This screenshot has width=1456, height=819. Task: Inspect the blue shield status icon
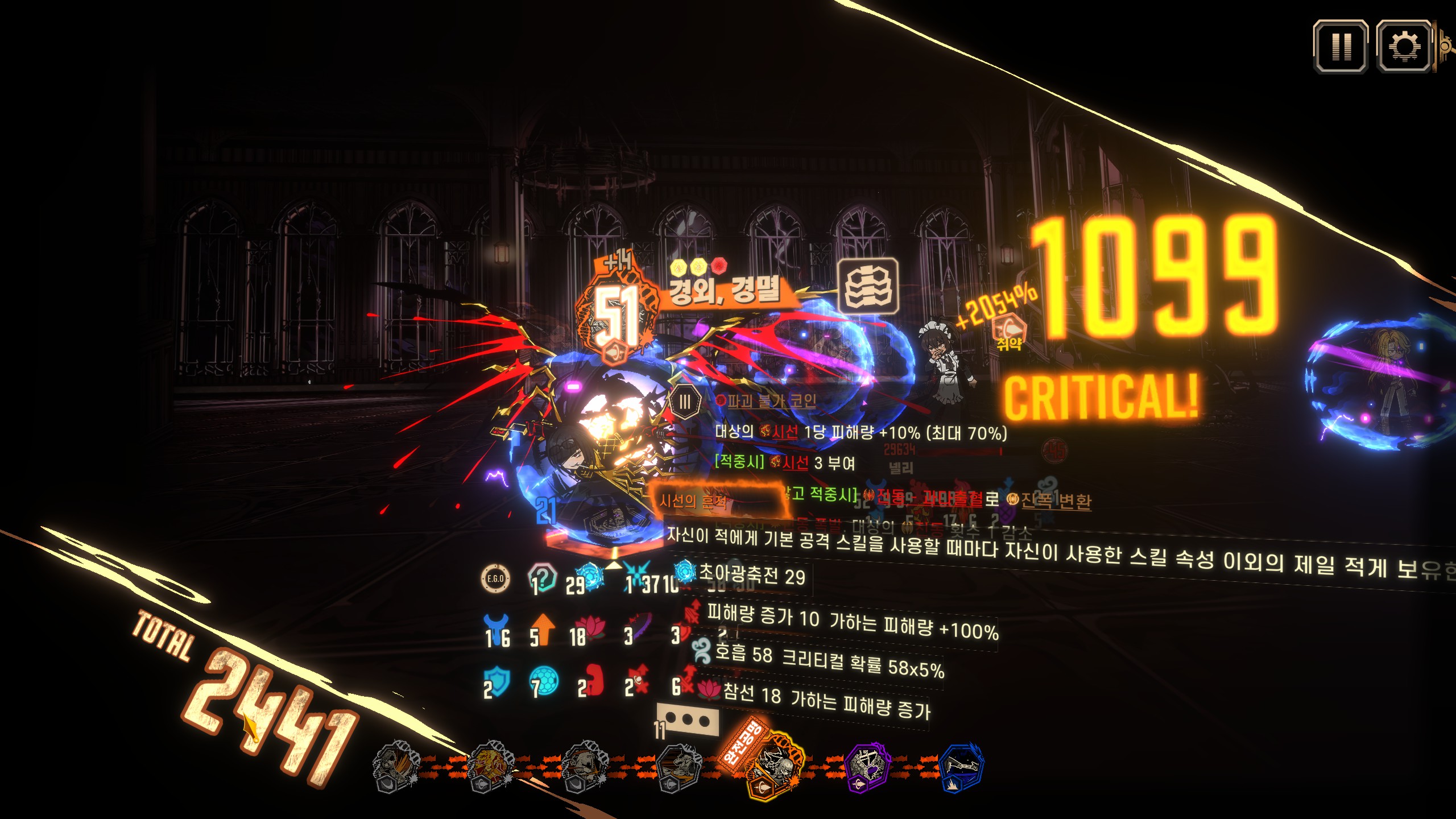pos(497,680)
